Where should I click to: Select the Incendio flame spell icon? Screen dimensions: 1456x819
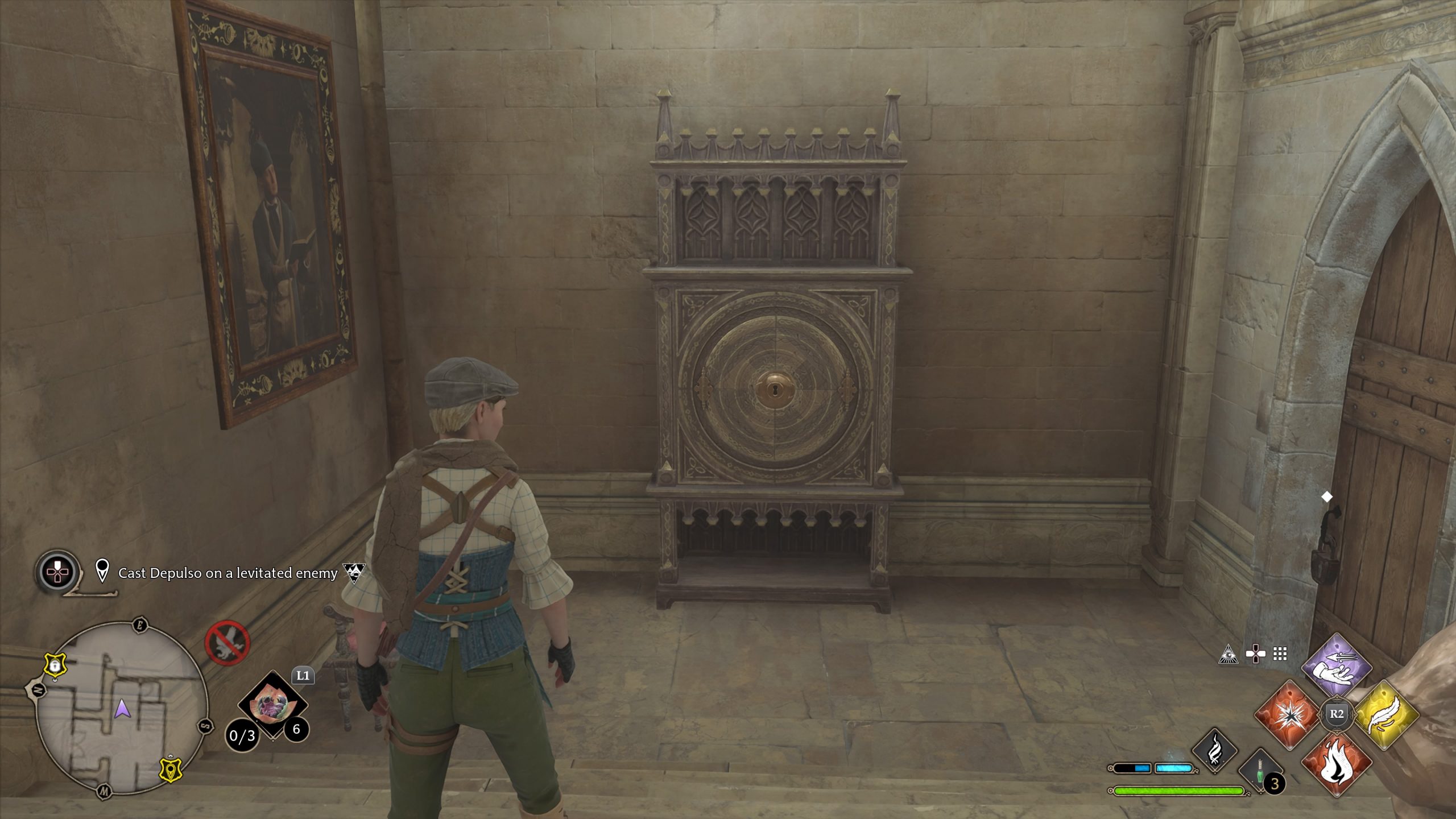pos(1337,763)
